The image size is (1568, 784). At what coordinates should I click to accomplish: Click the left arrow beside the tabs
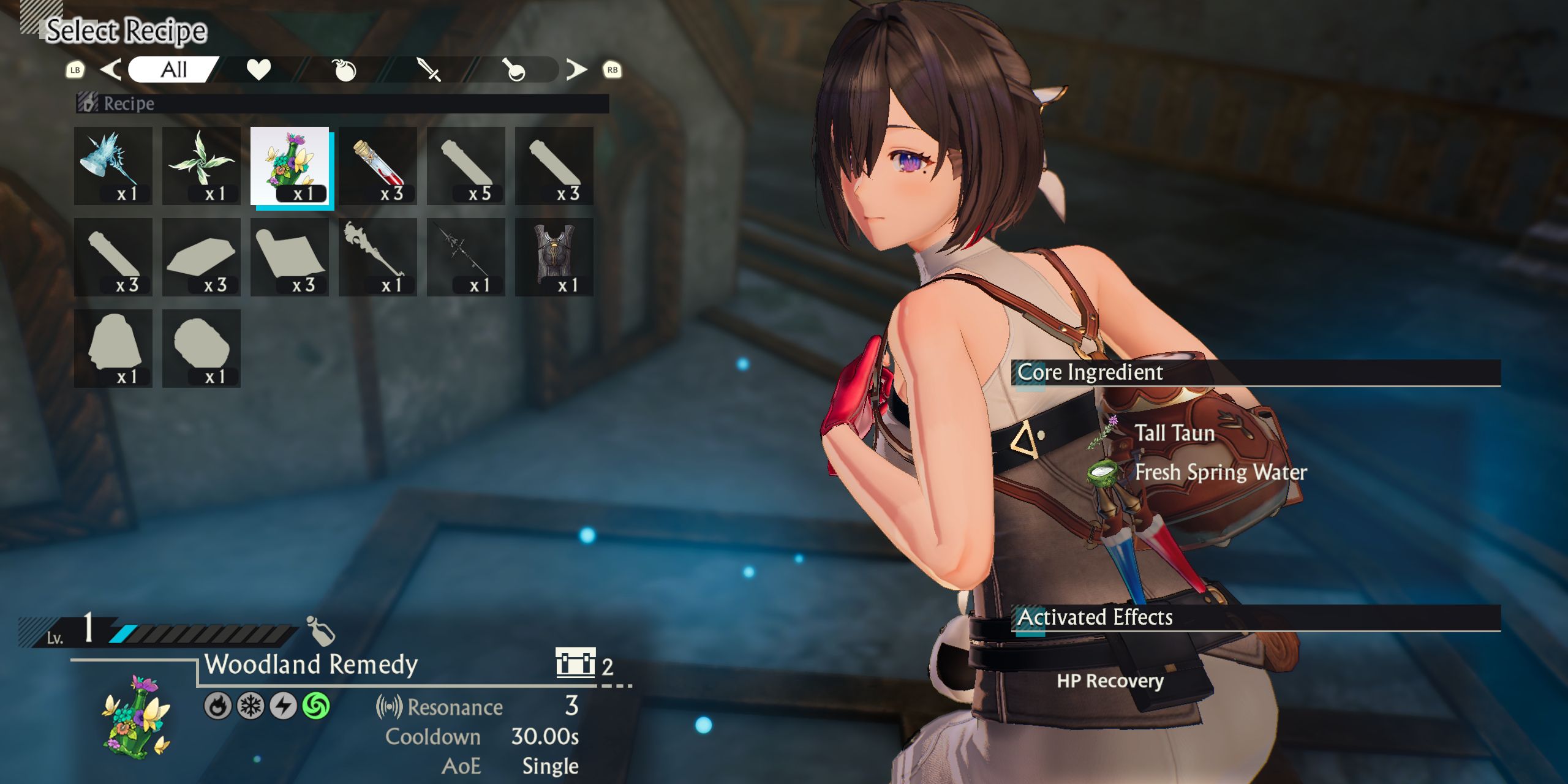pos(110,70)
